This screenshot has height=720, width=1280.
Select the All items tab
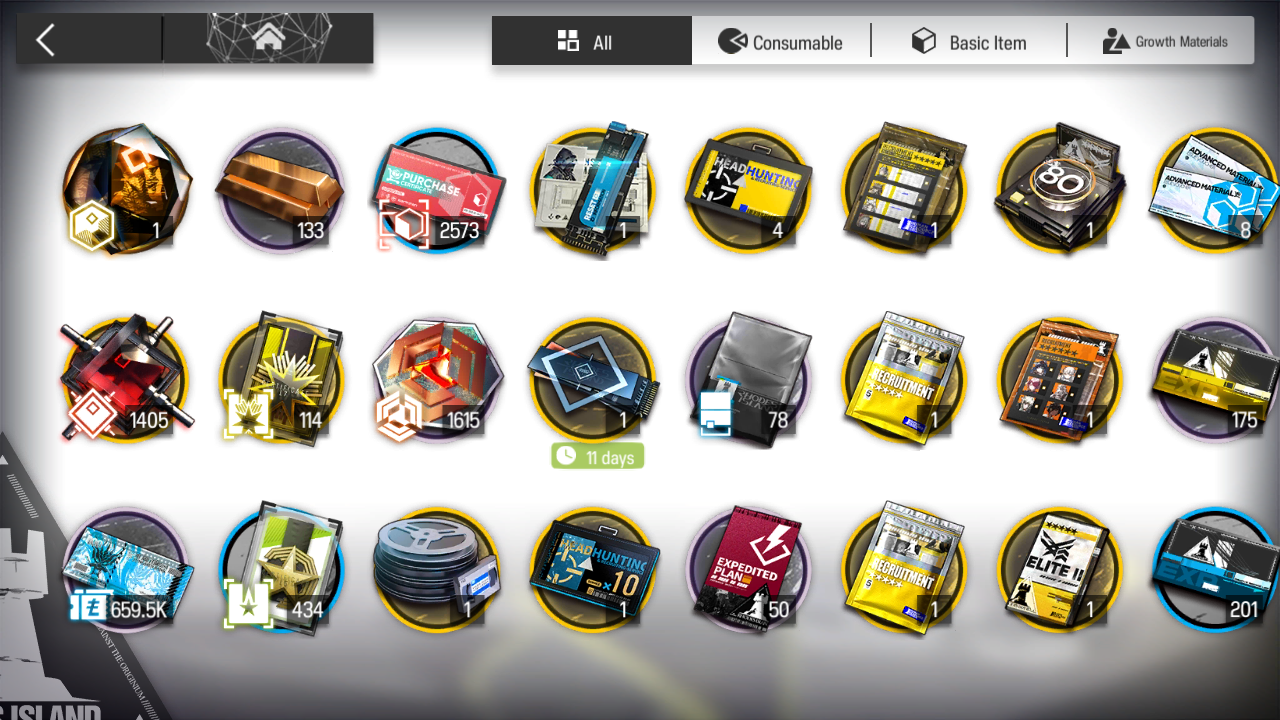point(591,42)
